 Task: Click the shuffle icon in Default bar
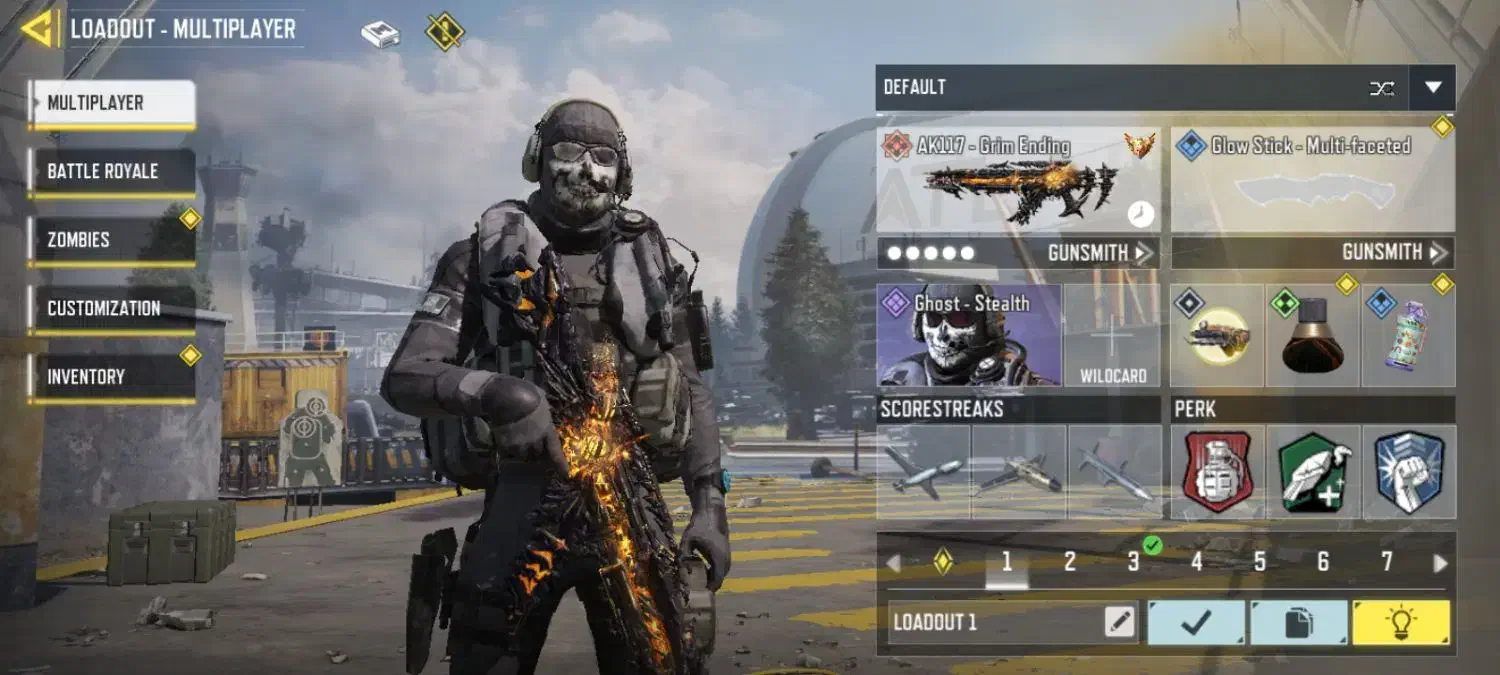[1382, 88]
